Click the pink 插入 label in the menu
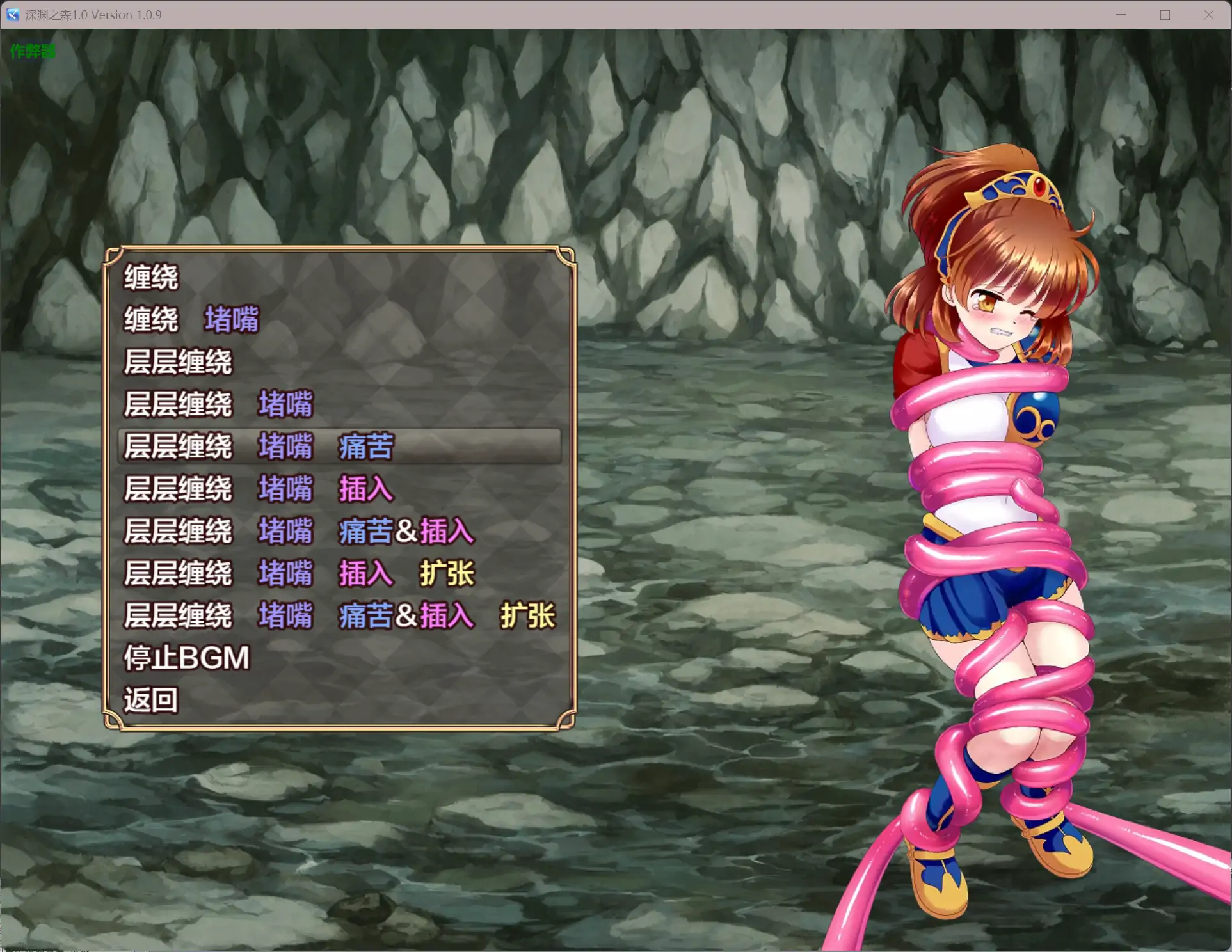Screen dimensions: 1232x952 (366, 489)
